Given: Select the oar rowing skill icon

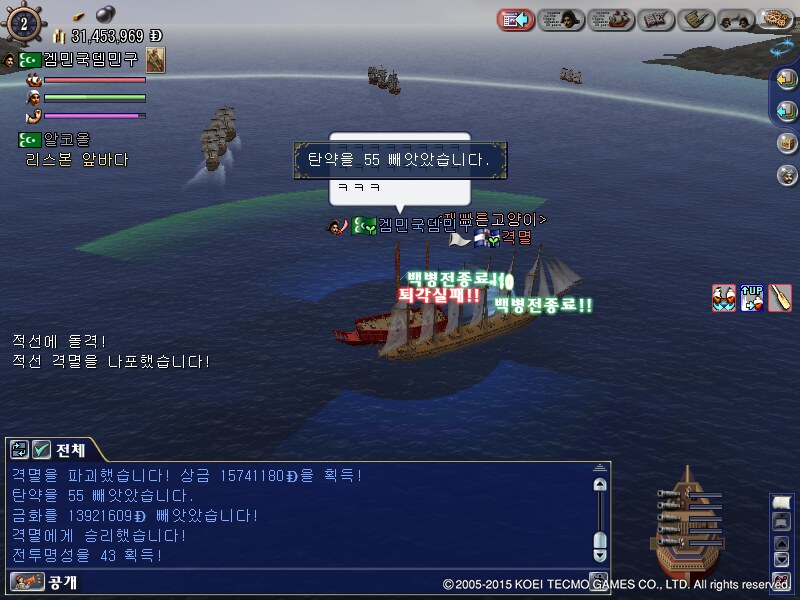Looking at the screenshot, I should [780, 297].
